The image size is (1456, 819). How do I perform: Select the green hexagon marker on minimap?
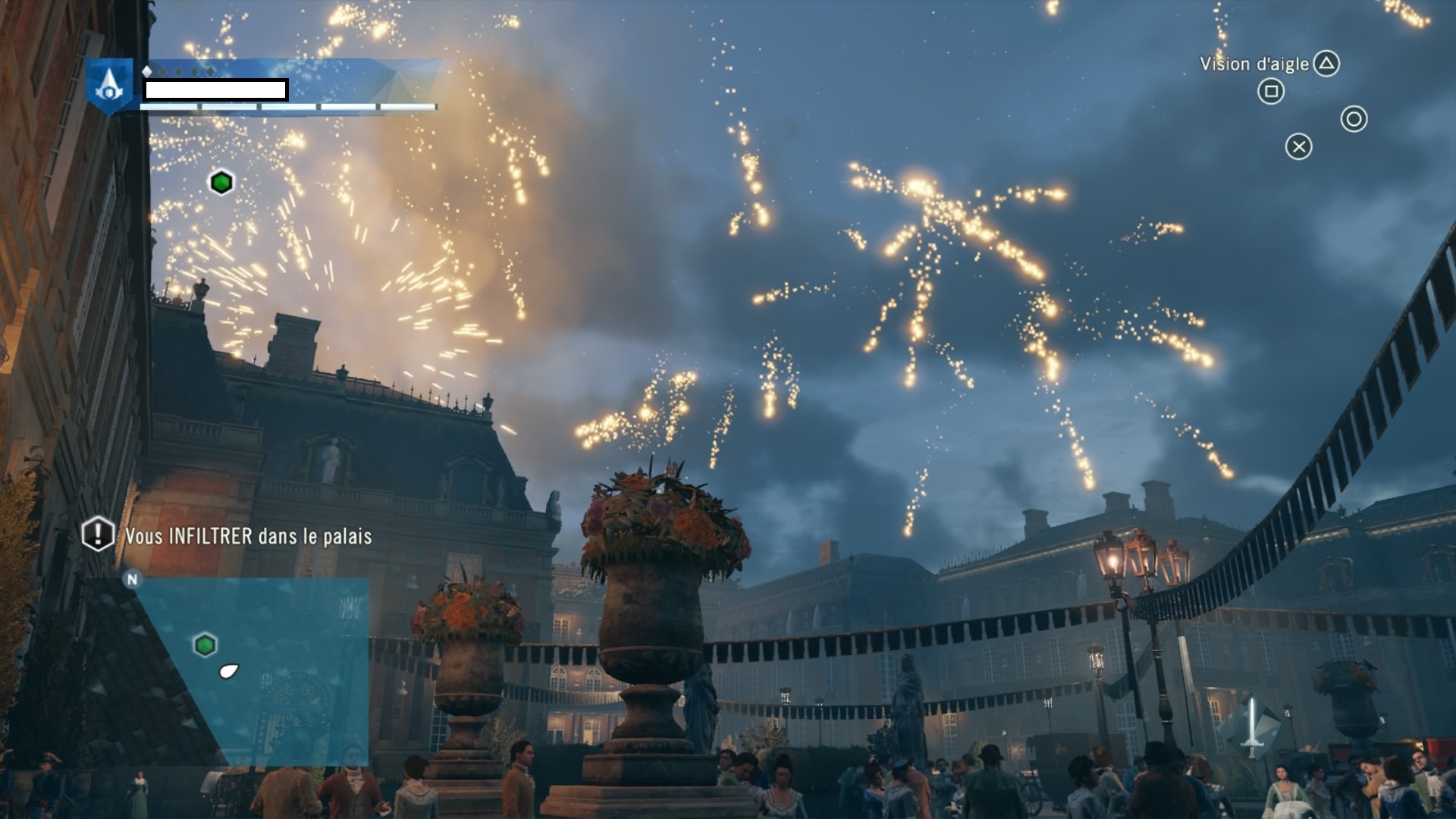point(205,645)
